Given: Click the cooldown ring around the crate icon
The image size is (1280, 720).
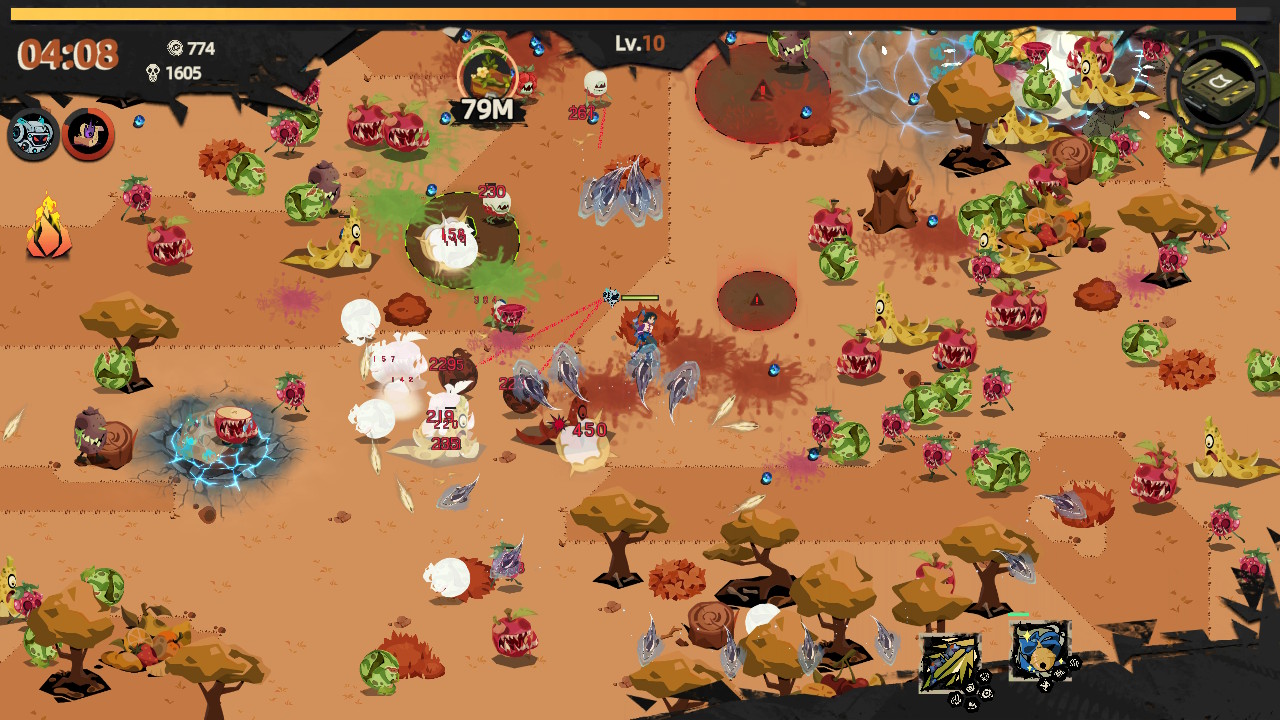Looking at the screenshot, I should coord(1240,54).
